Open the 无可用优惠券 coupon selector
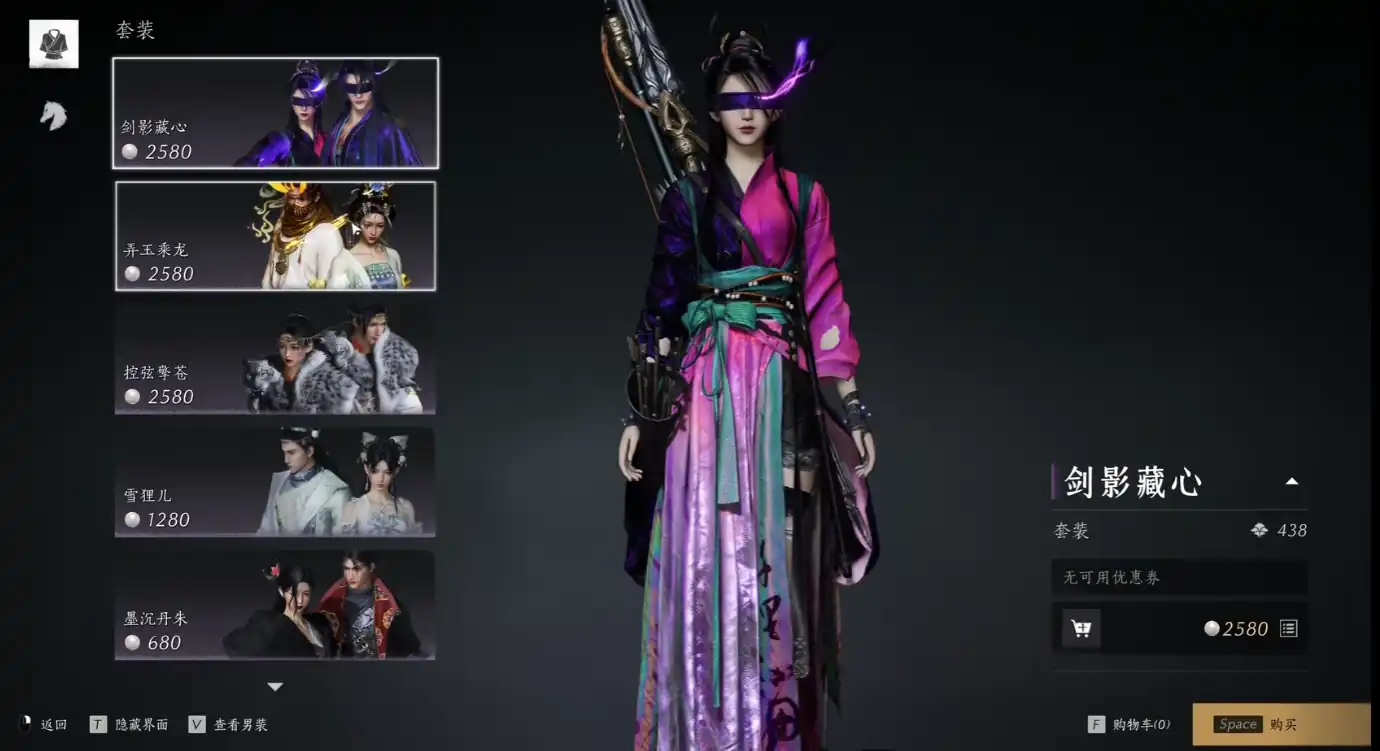 1179,577
